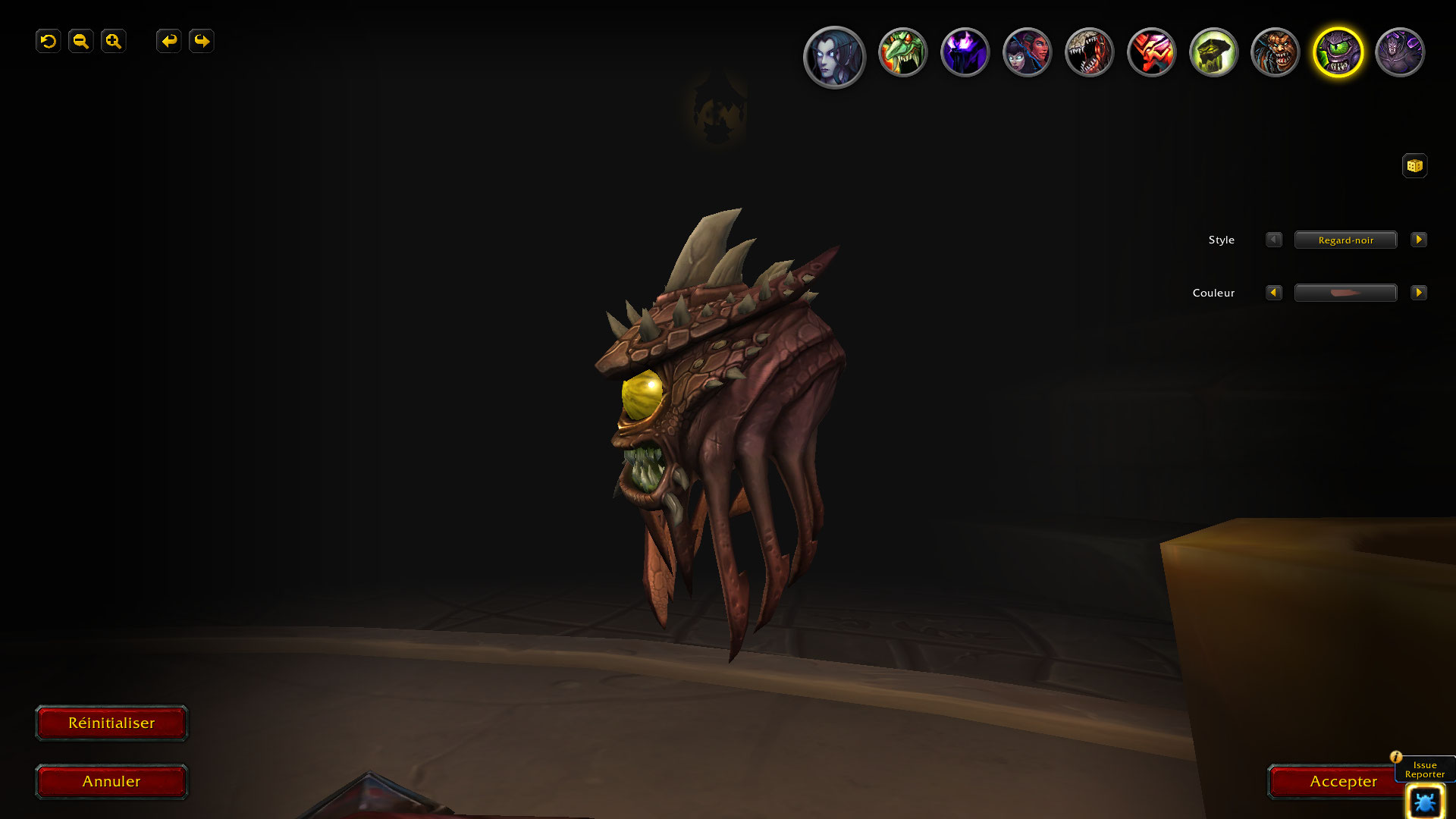This screenshot has height=819, width=1456.
Task: Open the Regard-noir style dropdown
Action: point(1345,240)
